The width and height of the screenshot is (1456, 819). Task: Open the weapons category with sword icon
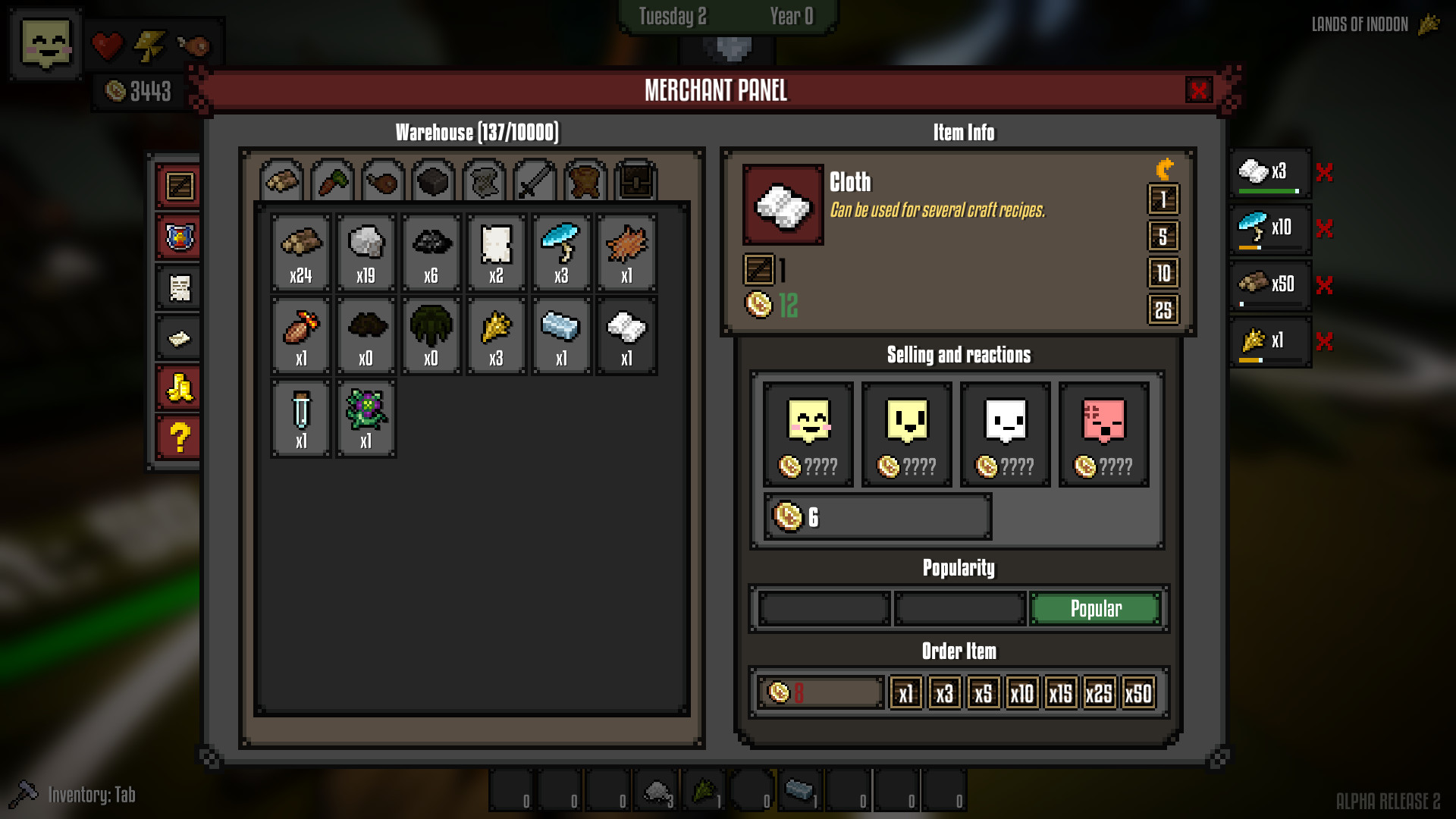click(534, 180)
